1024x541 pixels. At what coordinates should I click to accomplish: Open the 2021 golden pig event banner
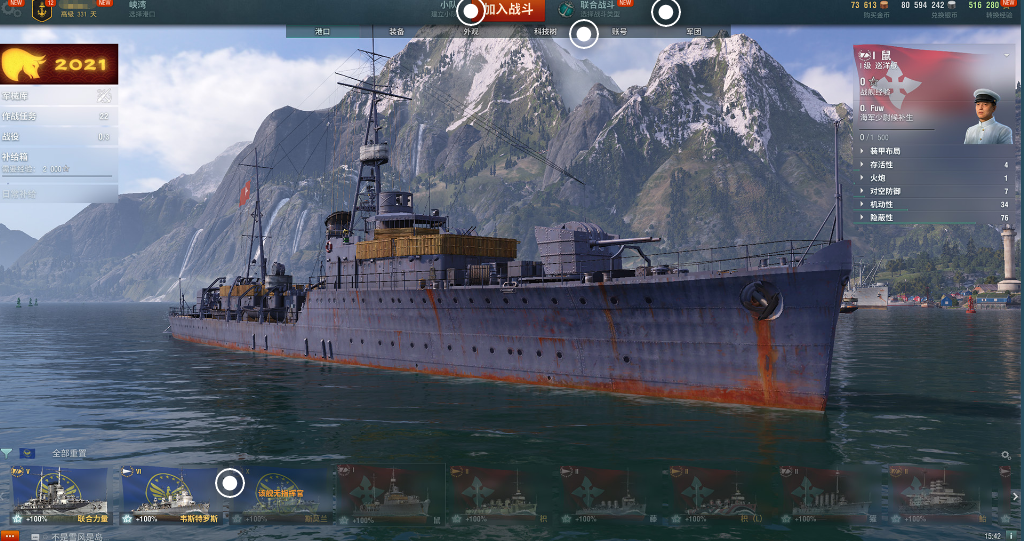[59, 65]
